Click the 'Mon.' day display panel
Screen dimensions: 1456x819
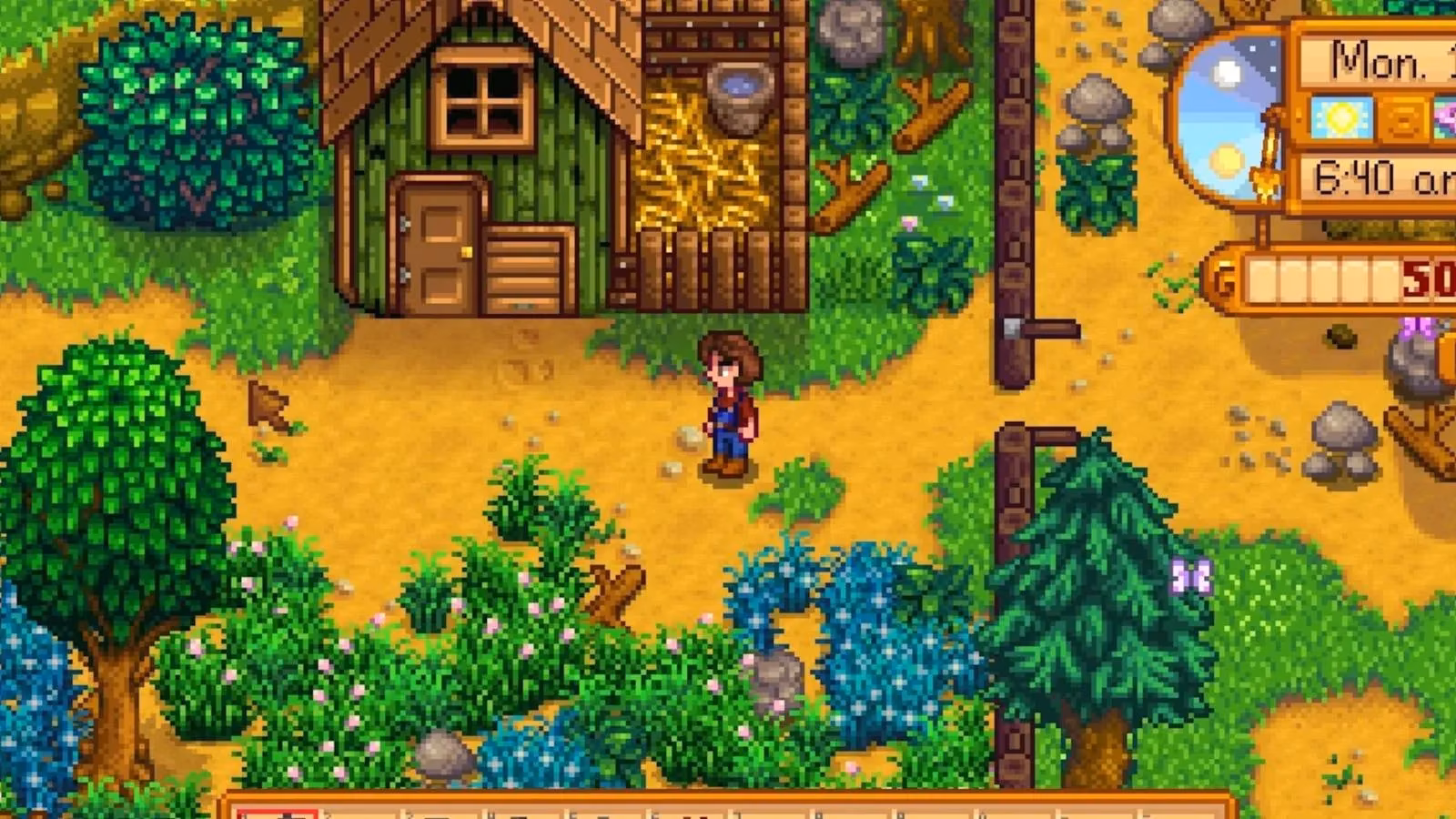[1376, 60]
